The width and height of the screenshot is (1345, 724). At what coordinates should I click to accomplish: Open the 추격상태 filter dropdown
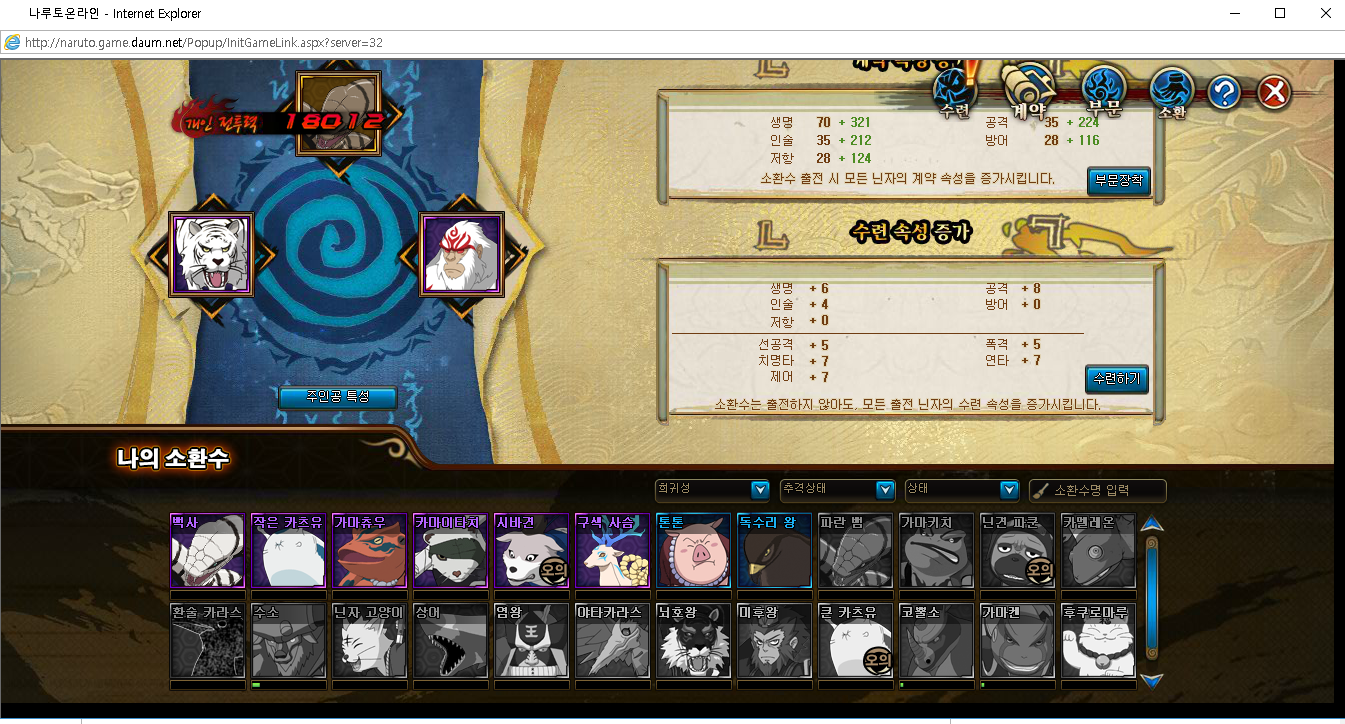tap(837, 489)
